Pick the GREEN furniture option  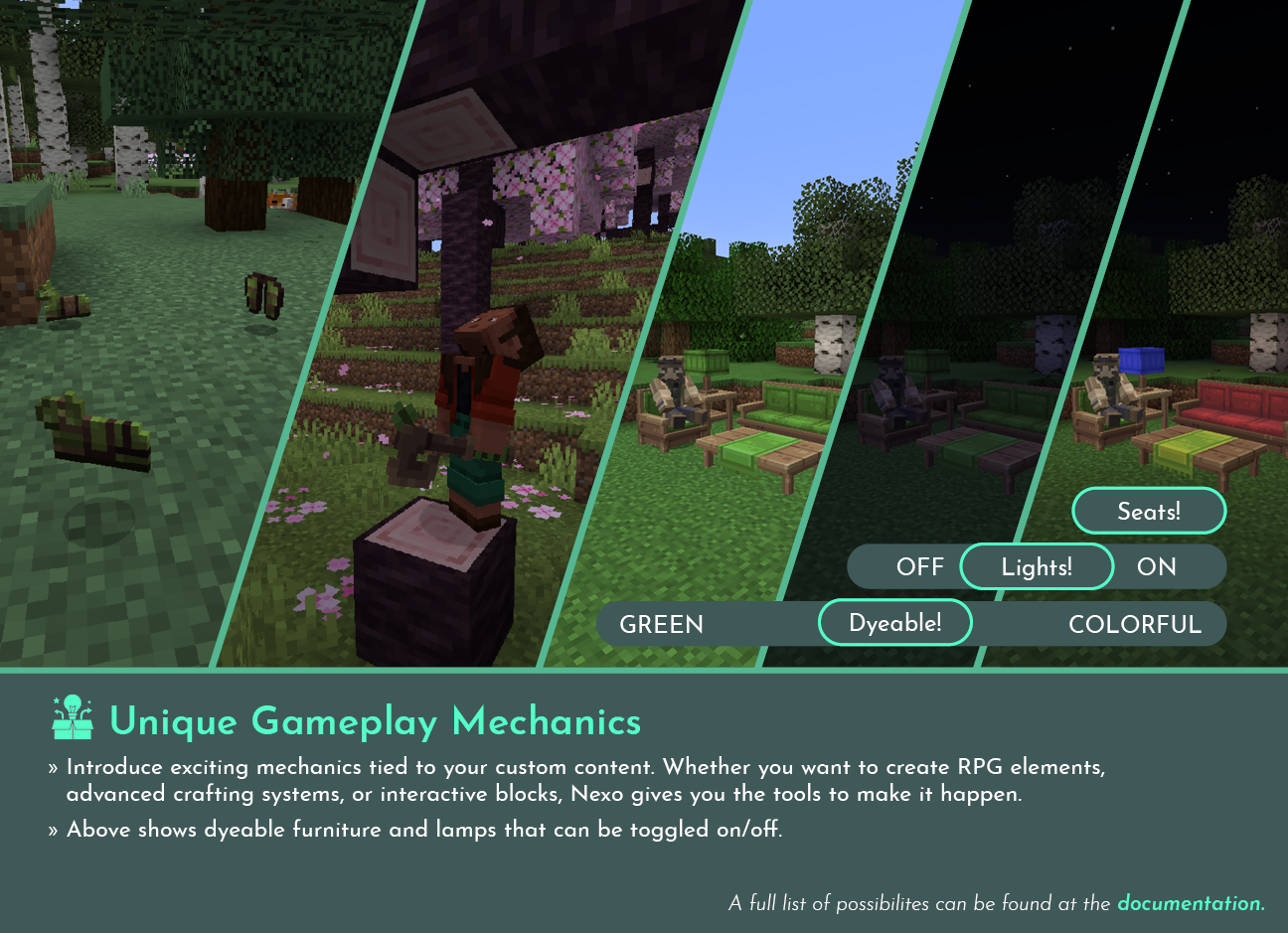(x=661, y=625)
